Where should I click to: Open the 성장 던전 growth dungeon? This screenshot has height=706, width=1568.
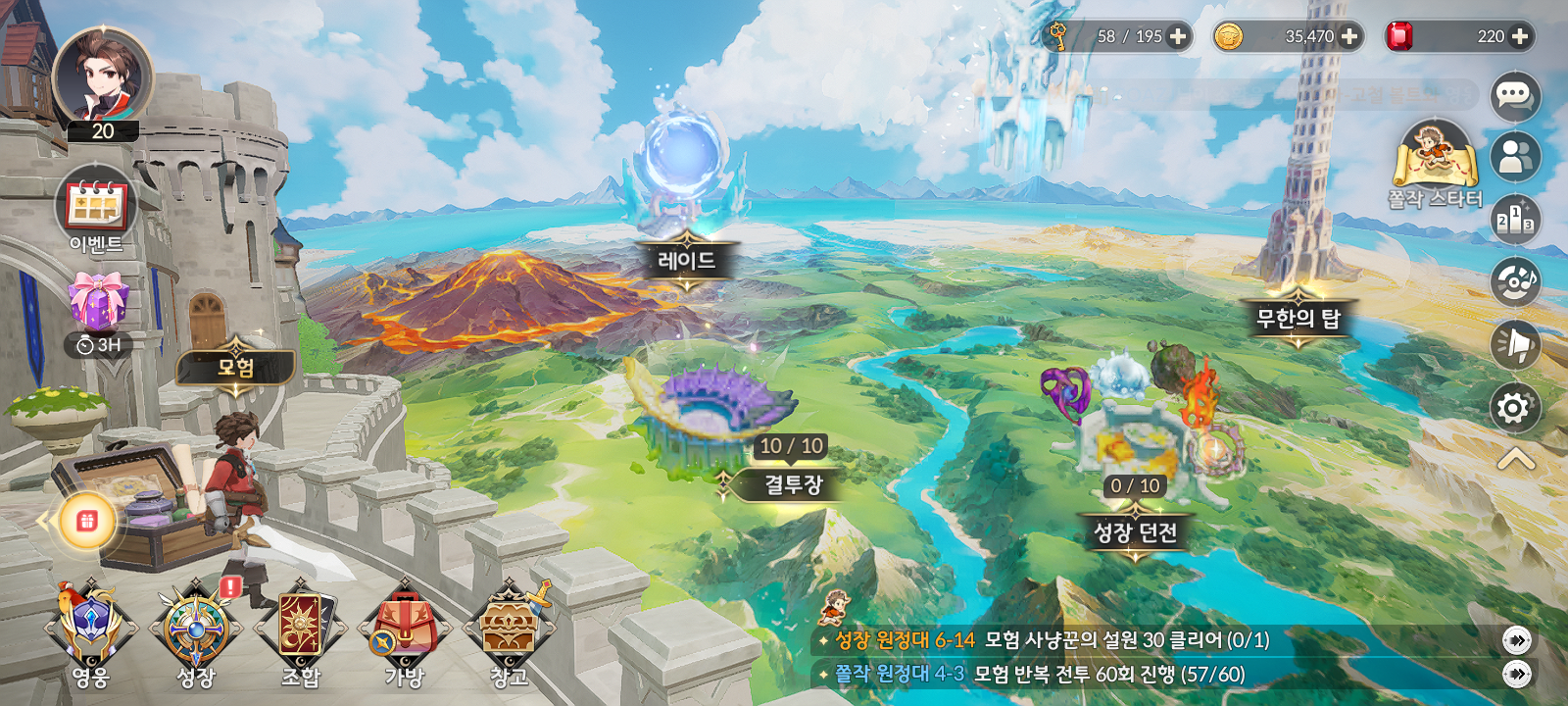tap(1135, 532)
